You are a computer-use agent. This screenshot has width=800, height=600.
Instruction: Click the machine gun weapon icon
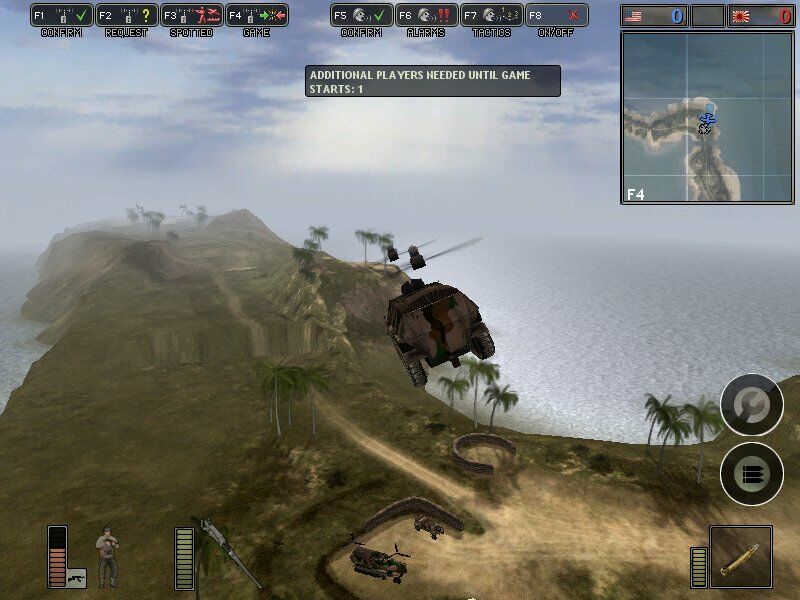[x=227, y=553]
